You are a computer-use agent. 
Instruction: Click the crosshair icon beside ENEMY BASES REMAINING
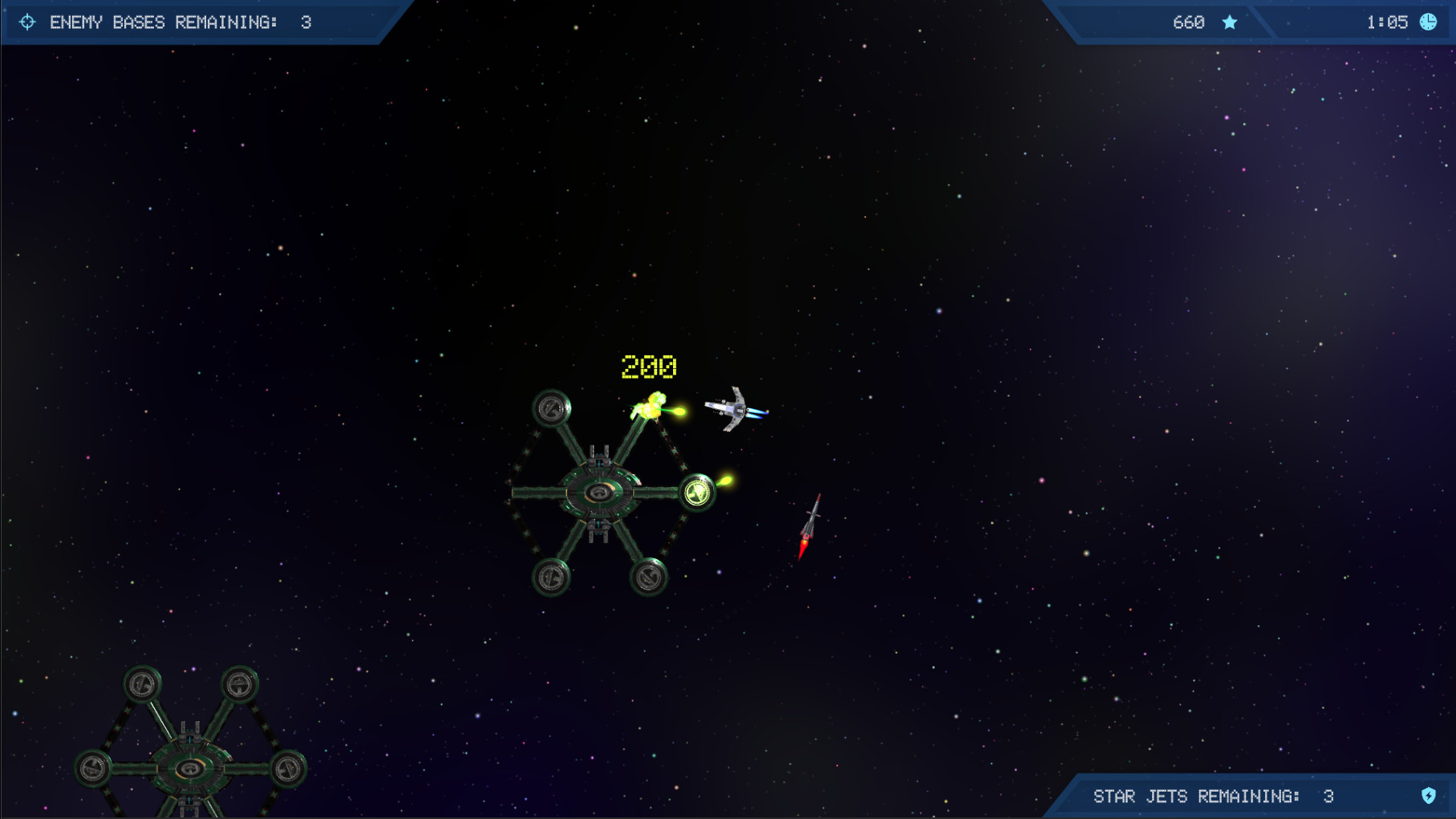tap(29, 22)
